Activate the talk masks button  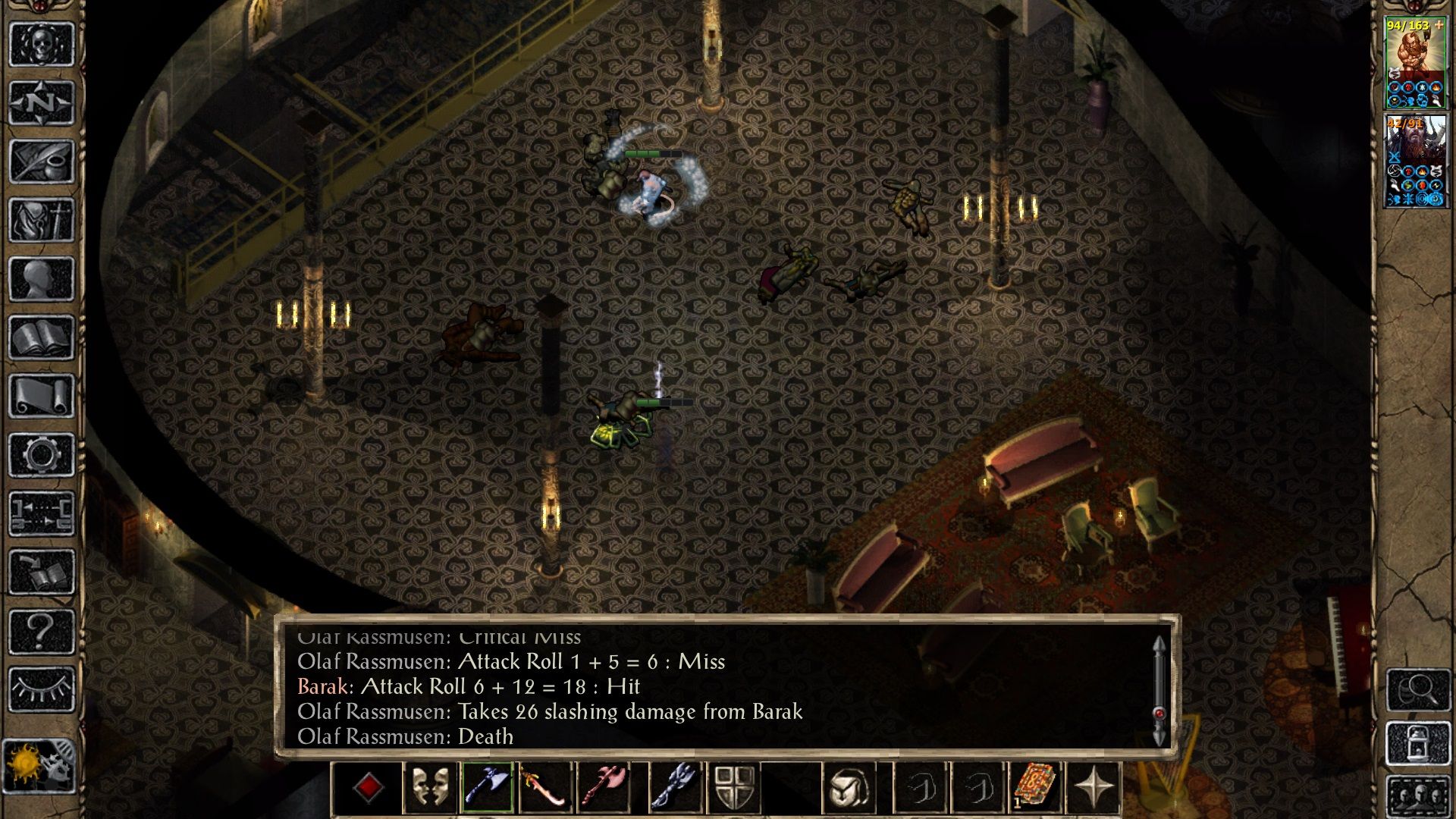tap(429, 788)
